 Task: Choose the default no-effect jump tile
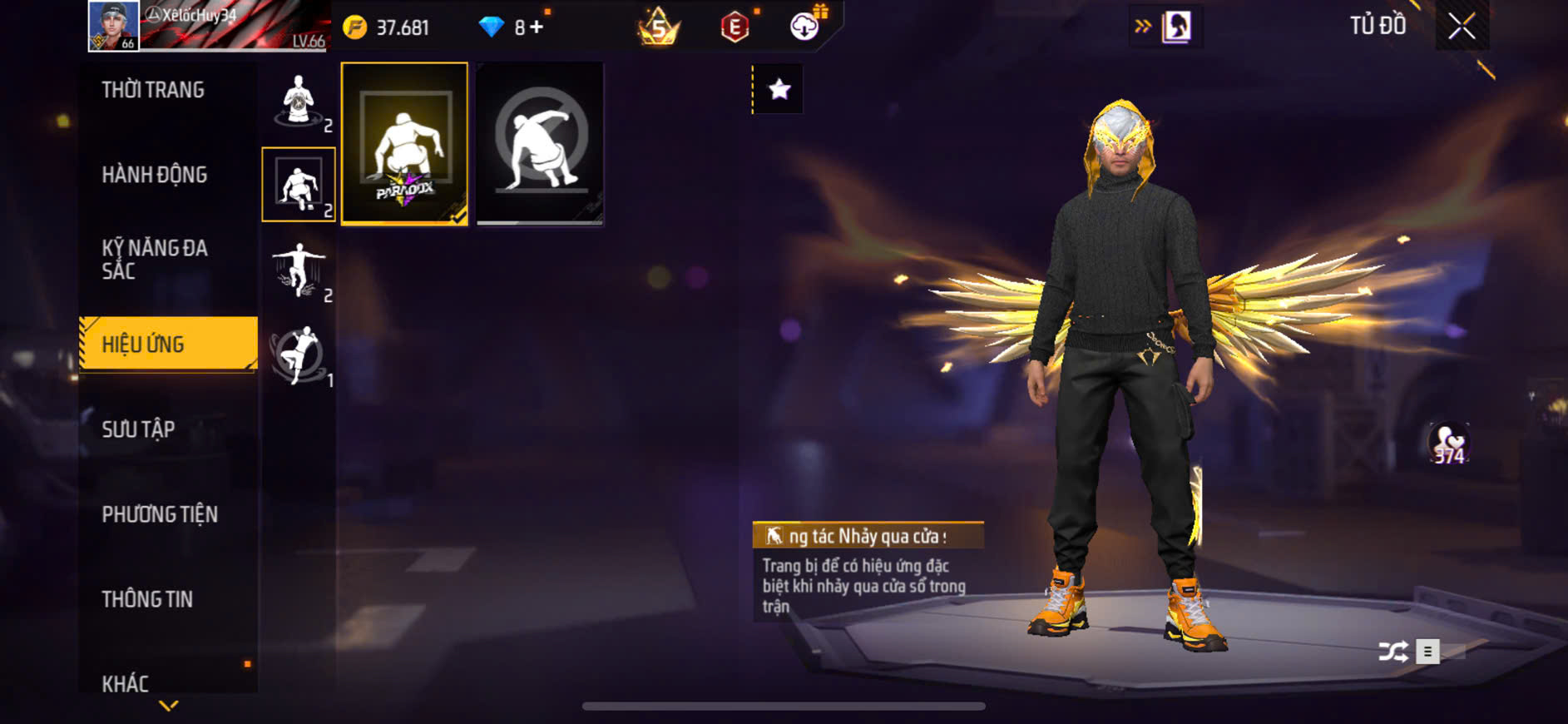pos(540,143)
